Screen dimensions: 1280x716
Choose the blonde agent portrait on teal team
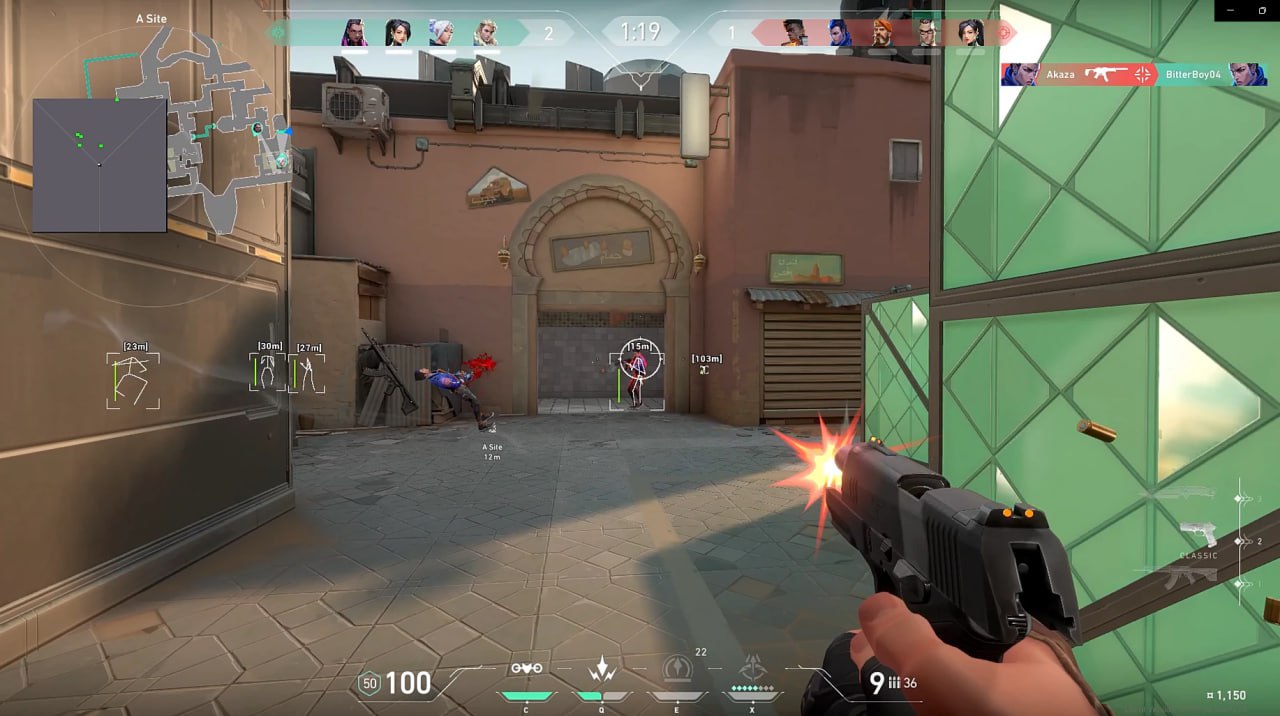[485, 33]
